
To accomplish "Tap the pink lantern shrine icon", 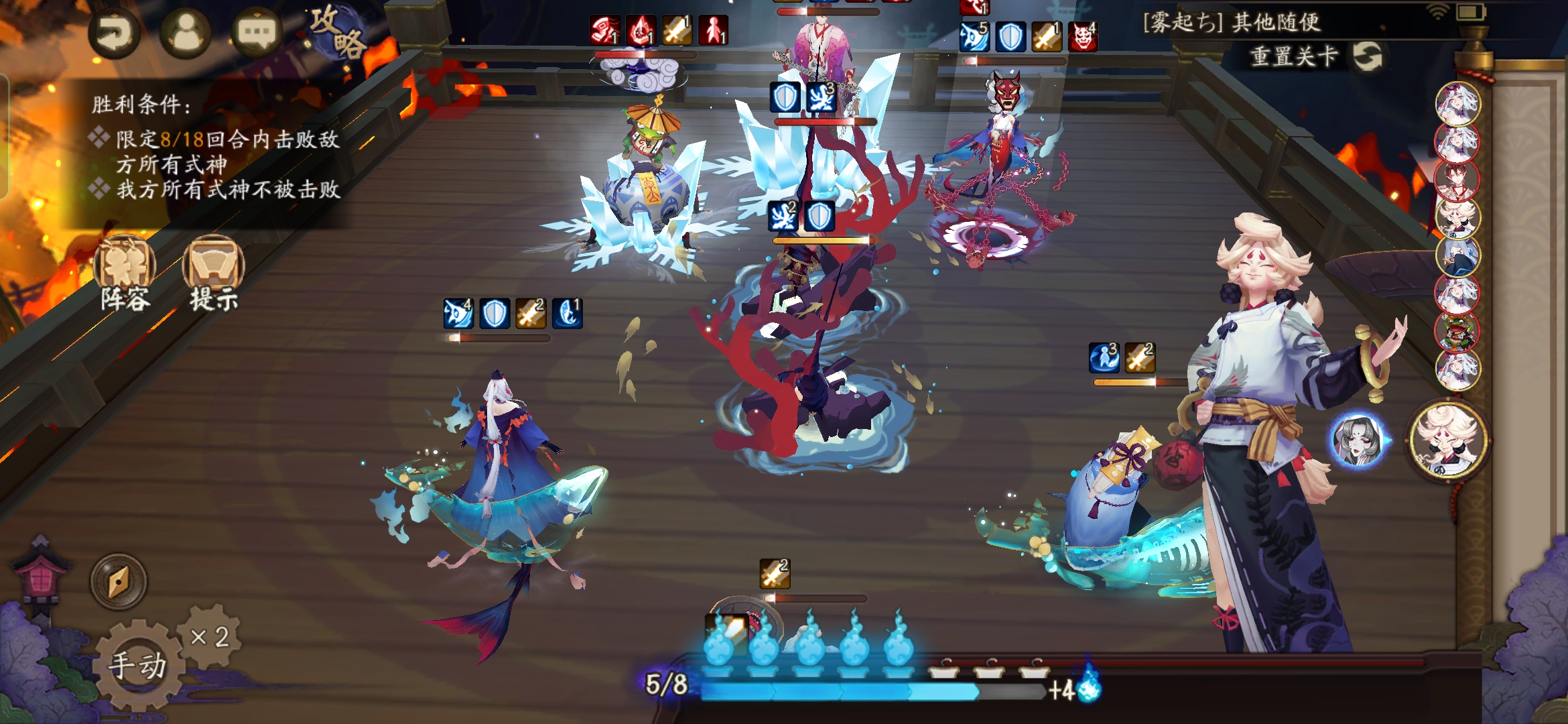I will tap(42, 575).
